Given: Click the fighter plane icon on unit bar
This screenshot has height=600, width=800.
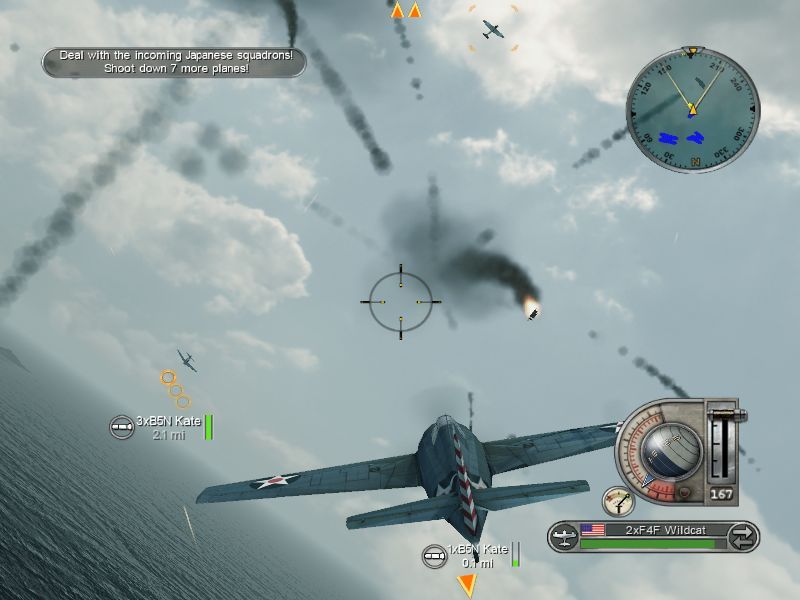Looking at the screenshot, I should [565, 536].
